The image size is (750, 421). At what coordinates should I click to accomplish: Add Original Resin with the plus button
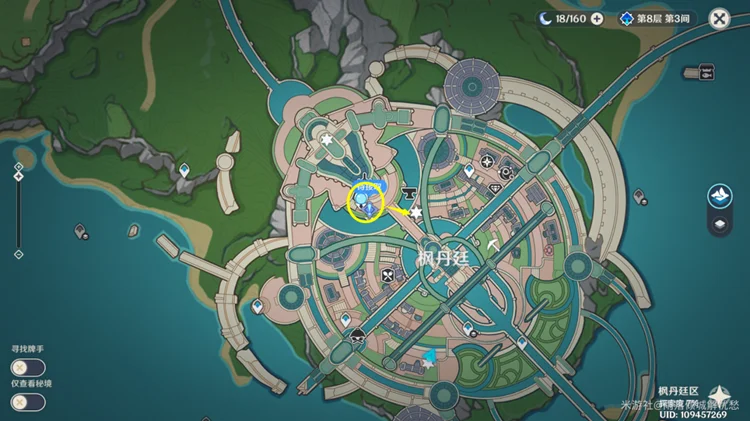[596, 18]
